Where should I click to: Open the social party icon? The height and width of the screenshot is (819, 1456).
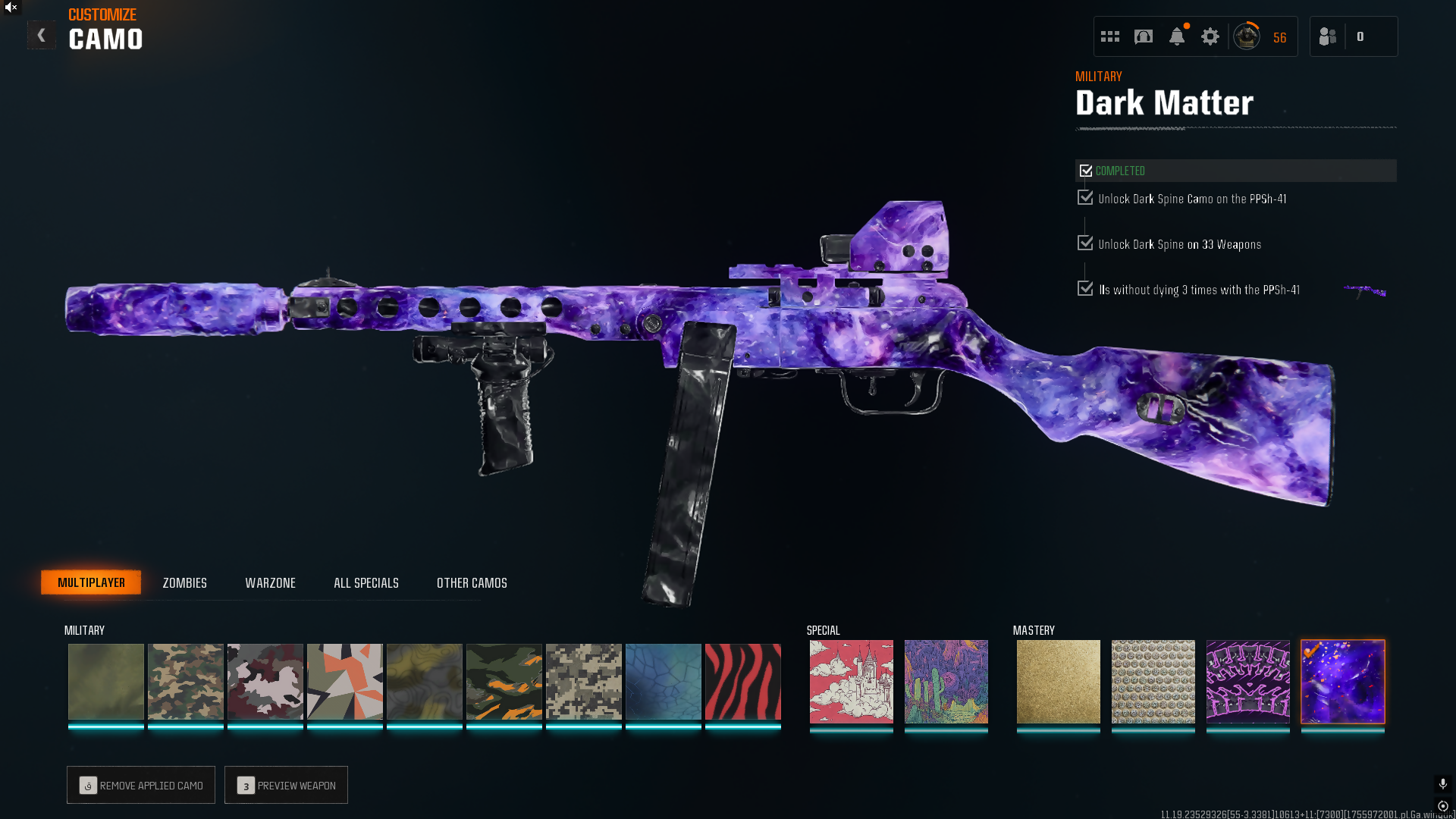pos(1327,36)
